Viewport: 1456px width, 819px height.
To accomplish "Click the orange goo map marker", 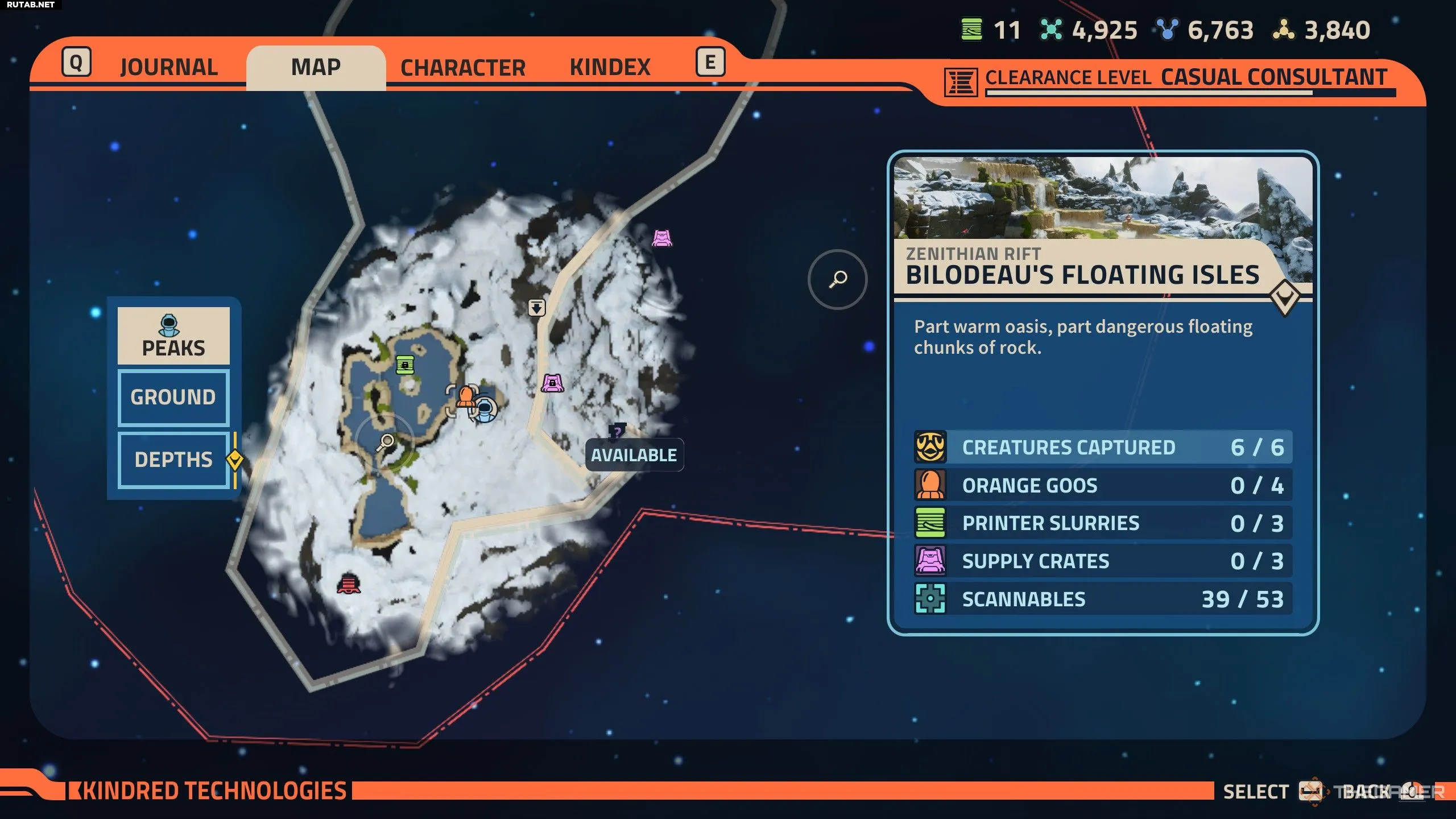I will coord(465,396).
